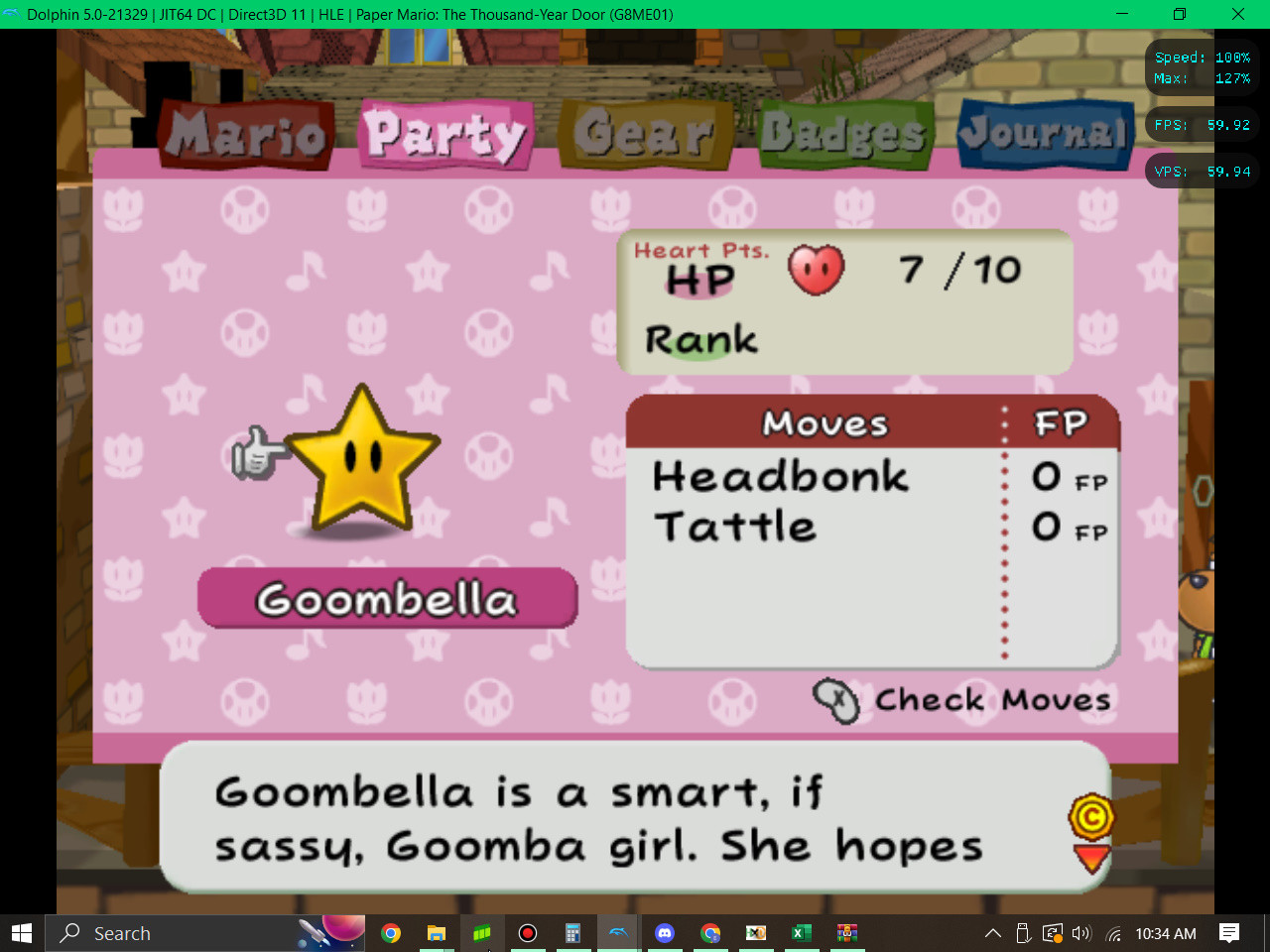Click the volume speaker icon in the system tray
Image resolution: width=1270 pixels, height=952 pixels.
1080,933
